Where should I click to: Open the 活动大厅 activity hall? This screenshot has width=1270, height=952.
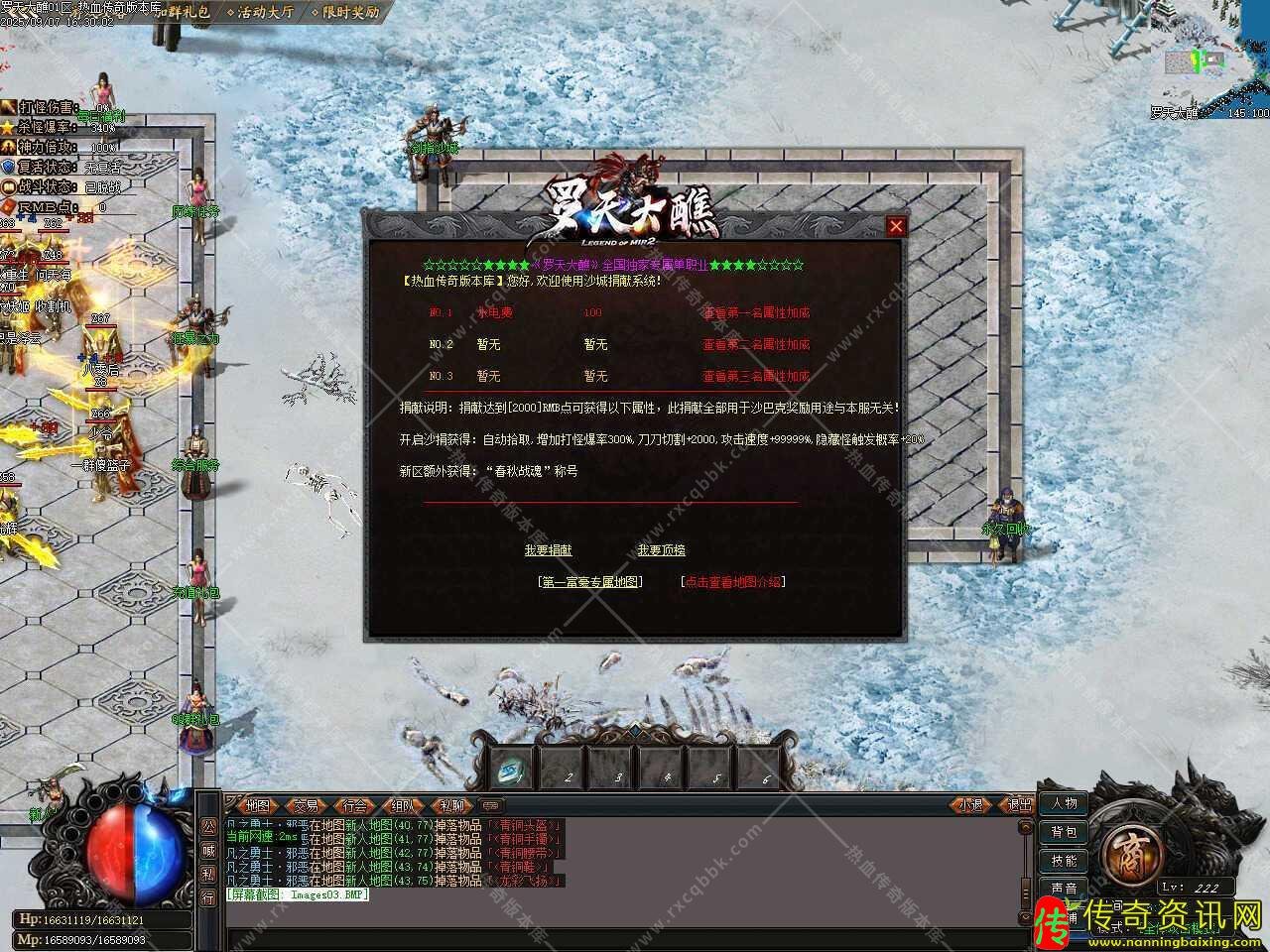(261, 13)
